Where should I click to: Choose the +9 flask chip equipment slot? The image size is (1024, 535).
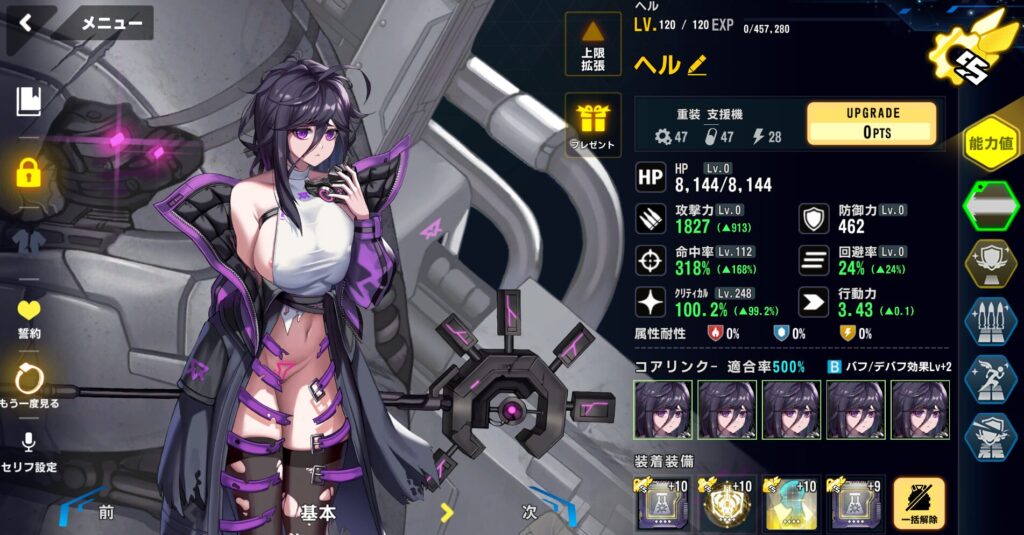tap(853, 503)
